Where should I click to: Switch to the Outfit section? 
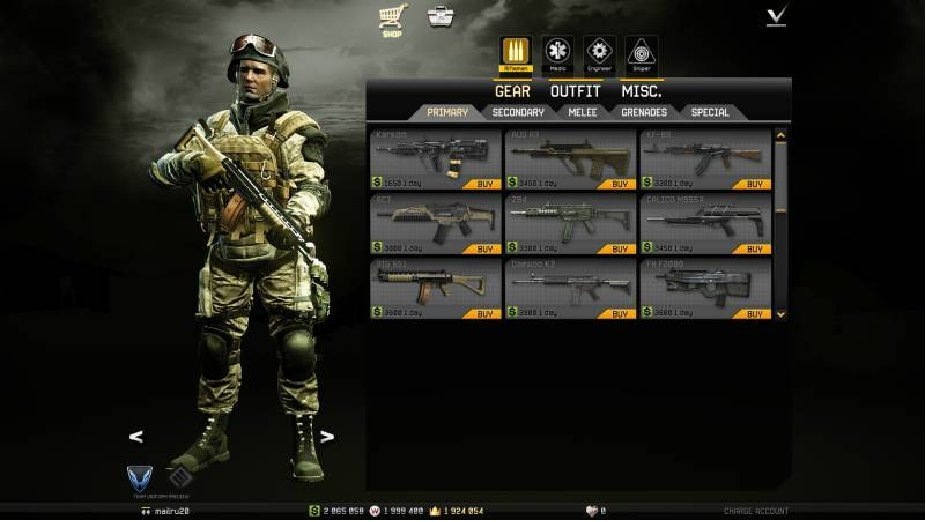coord(575,91)
